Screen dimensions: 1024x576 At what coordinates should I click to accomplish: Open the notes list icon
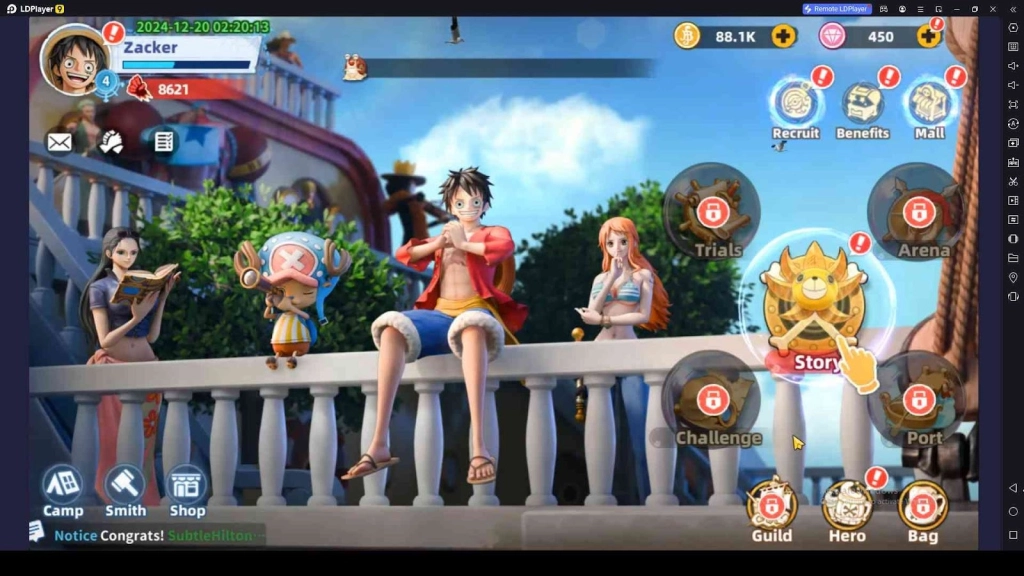[164, 143]
